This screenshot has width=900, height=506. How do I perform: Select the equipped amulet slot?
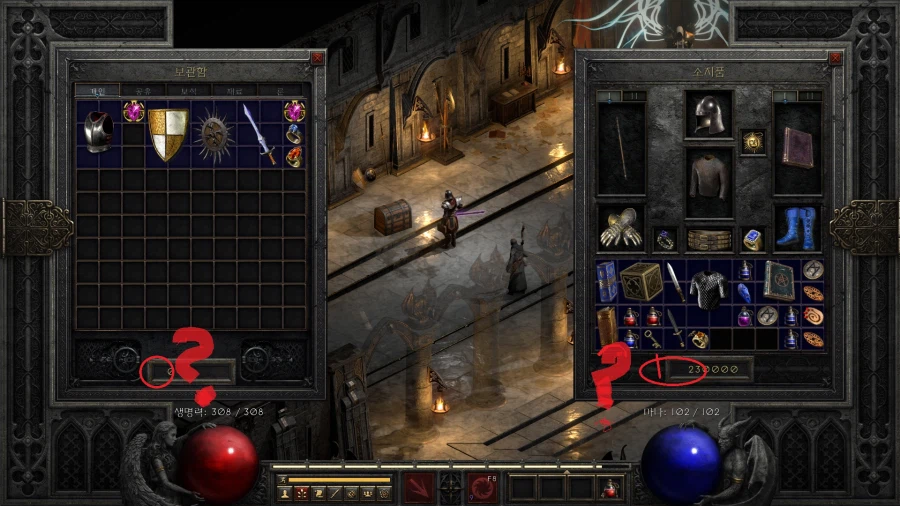coord(750,143)
